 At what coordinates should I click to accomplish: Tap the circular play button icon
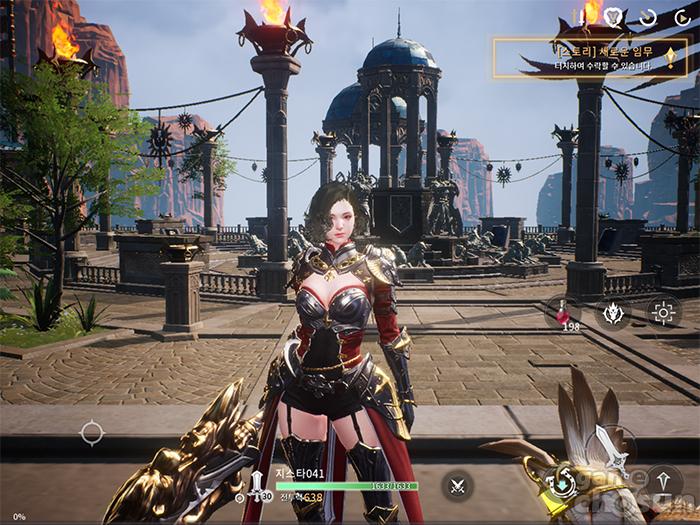[x=681, y=17]
